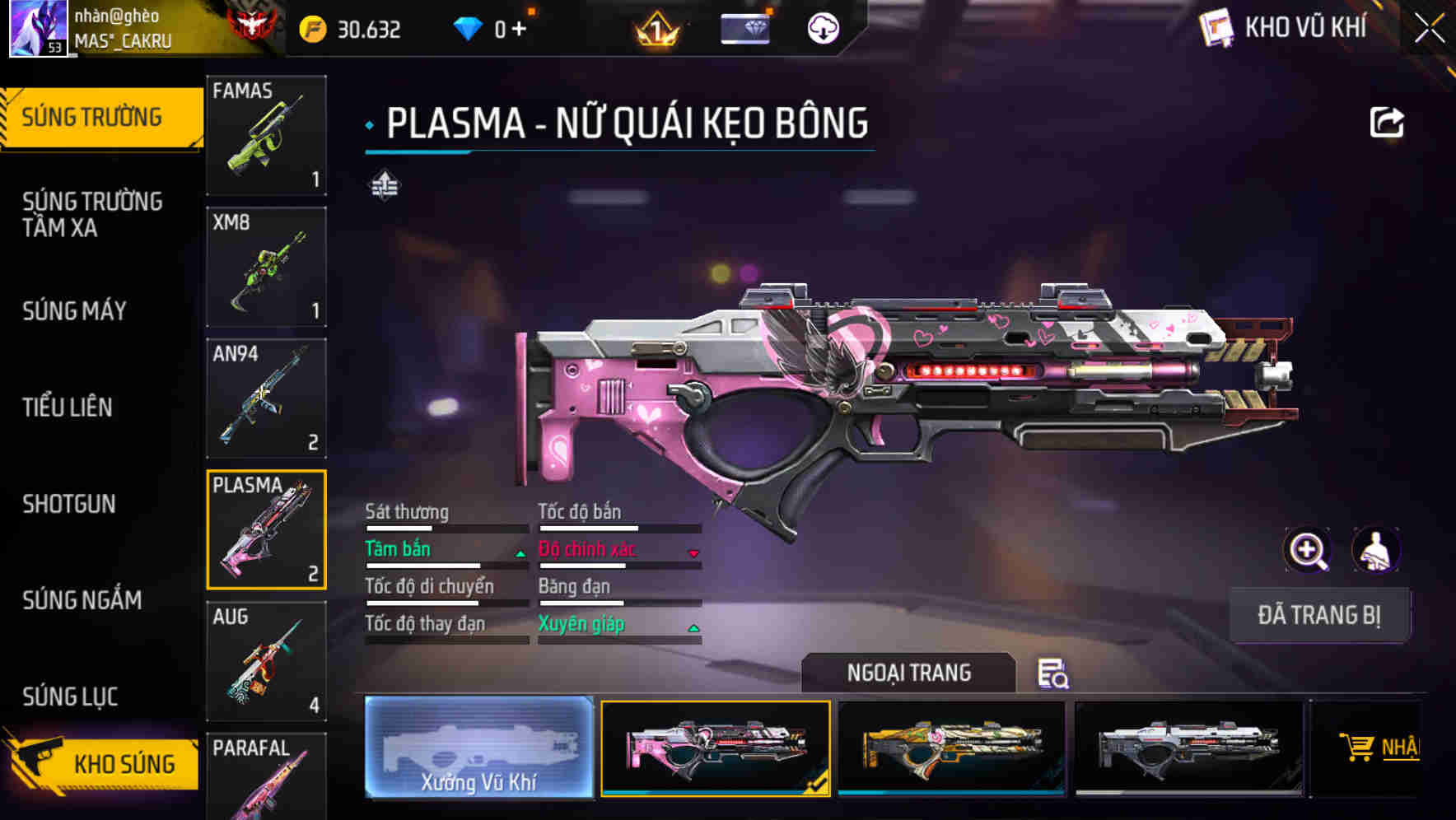The height and width of the screenshot is (820, 1456).
Task: Click the share icon
Action: [1386, 123]
